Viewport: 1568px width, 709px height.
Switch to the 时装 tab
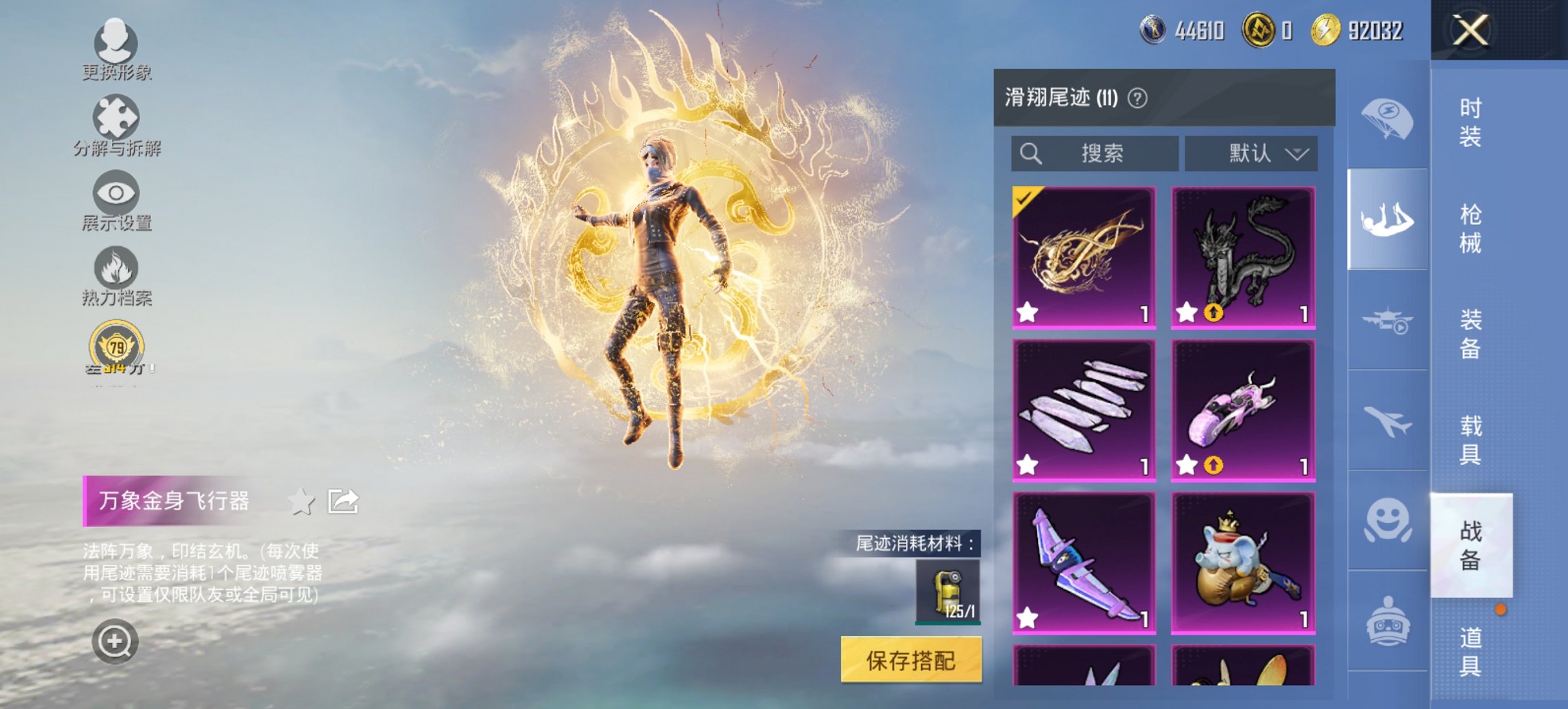point(1469,123)
